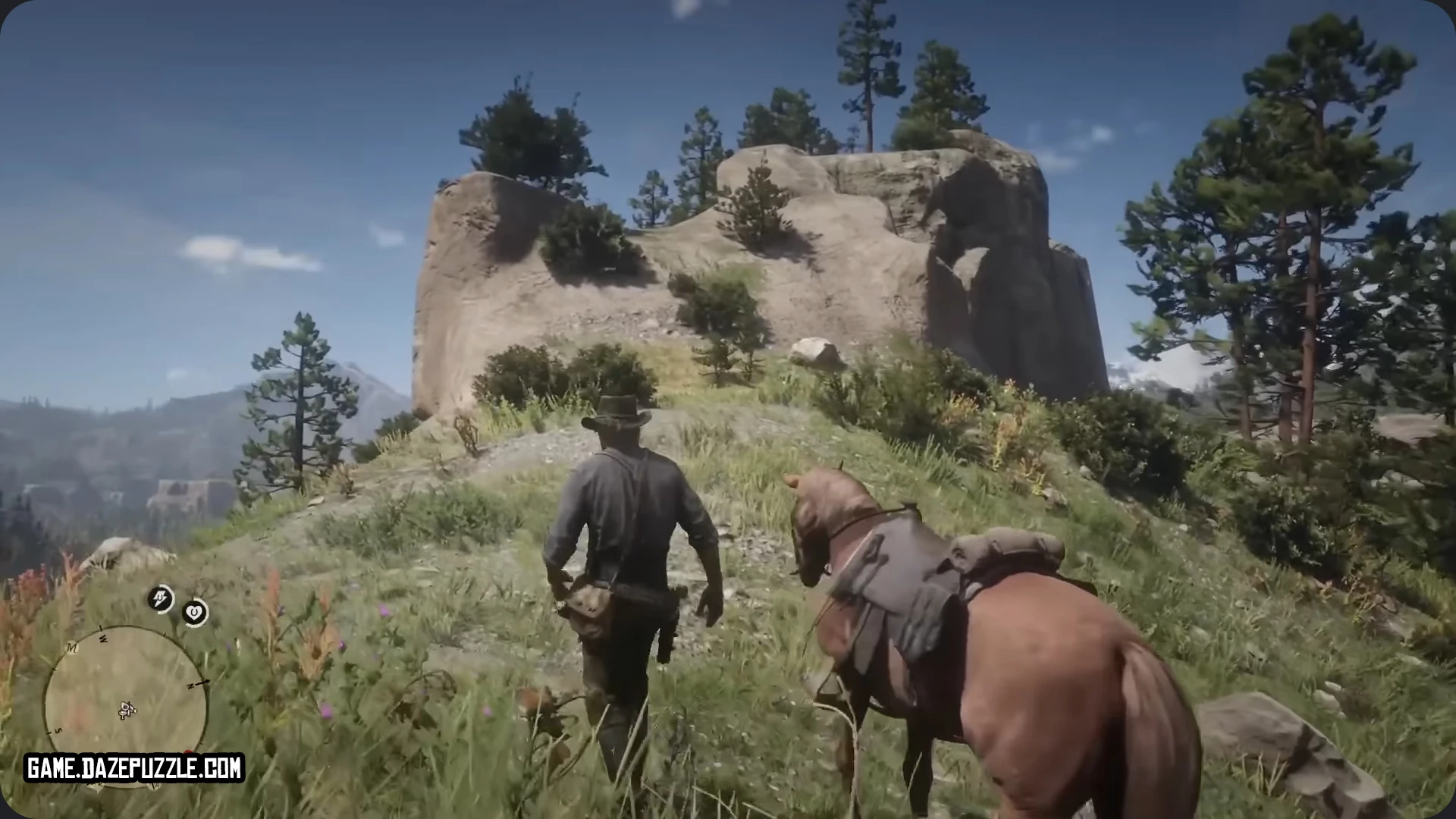Click the tick mark beside the compass N

point(202,681)
